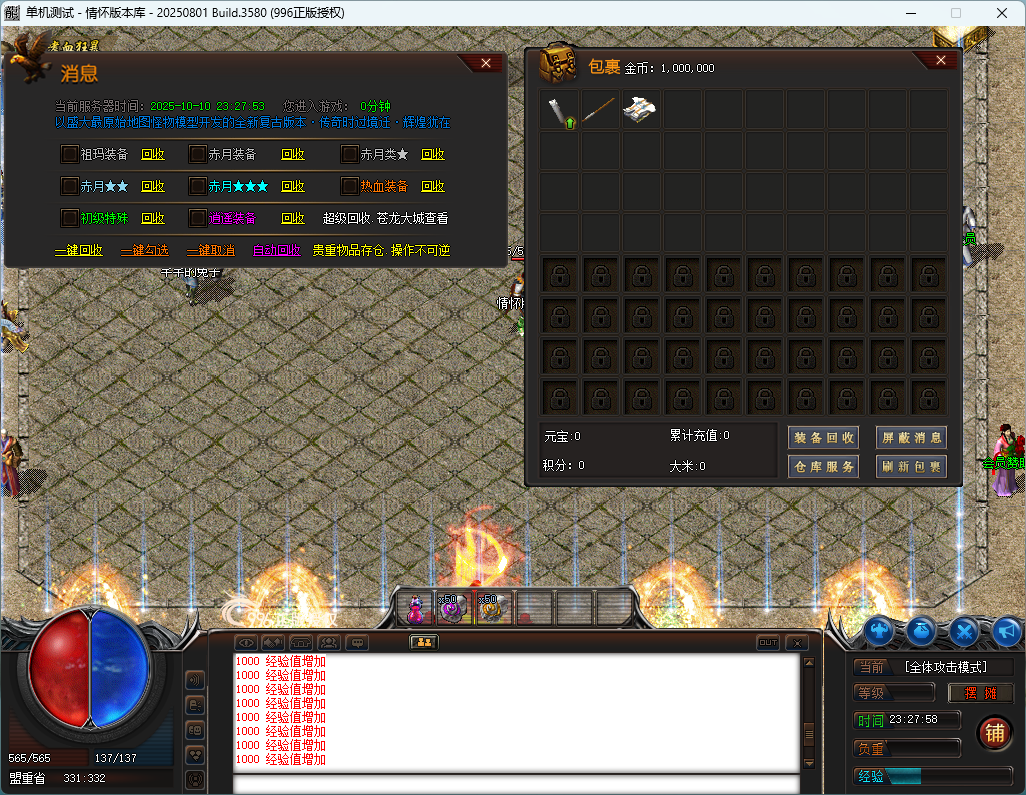Close the 包裹 inventory window

click(x=940, y=61)
